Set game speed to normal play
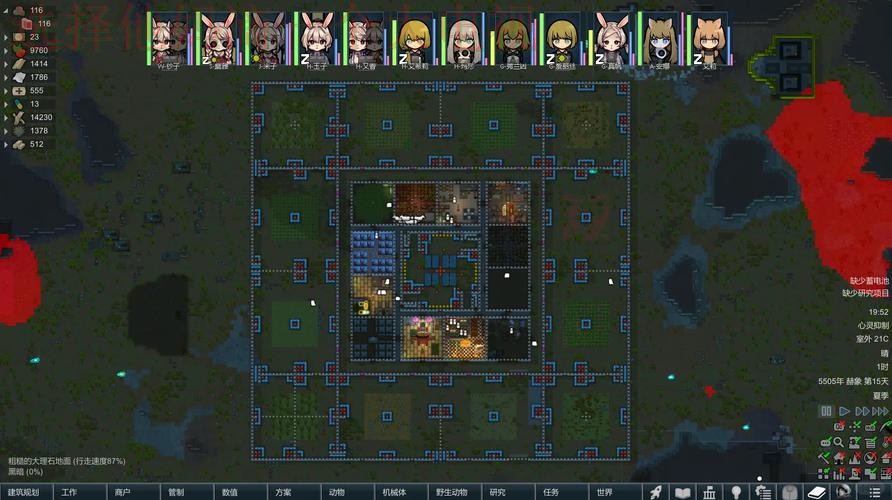The image size is (892, 500). [x=845, y=411]
